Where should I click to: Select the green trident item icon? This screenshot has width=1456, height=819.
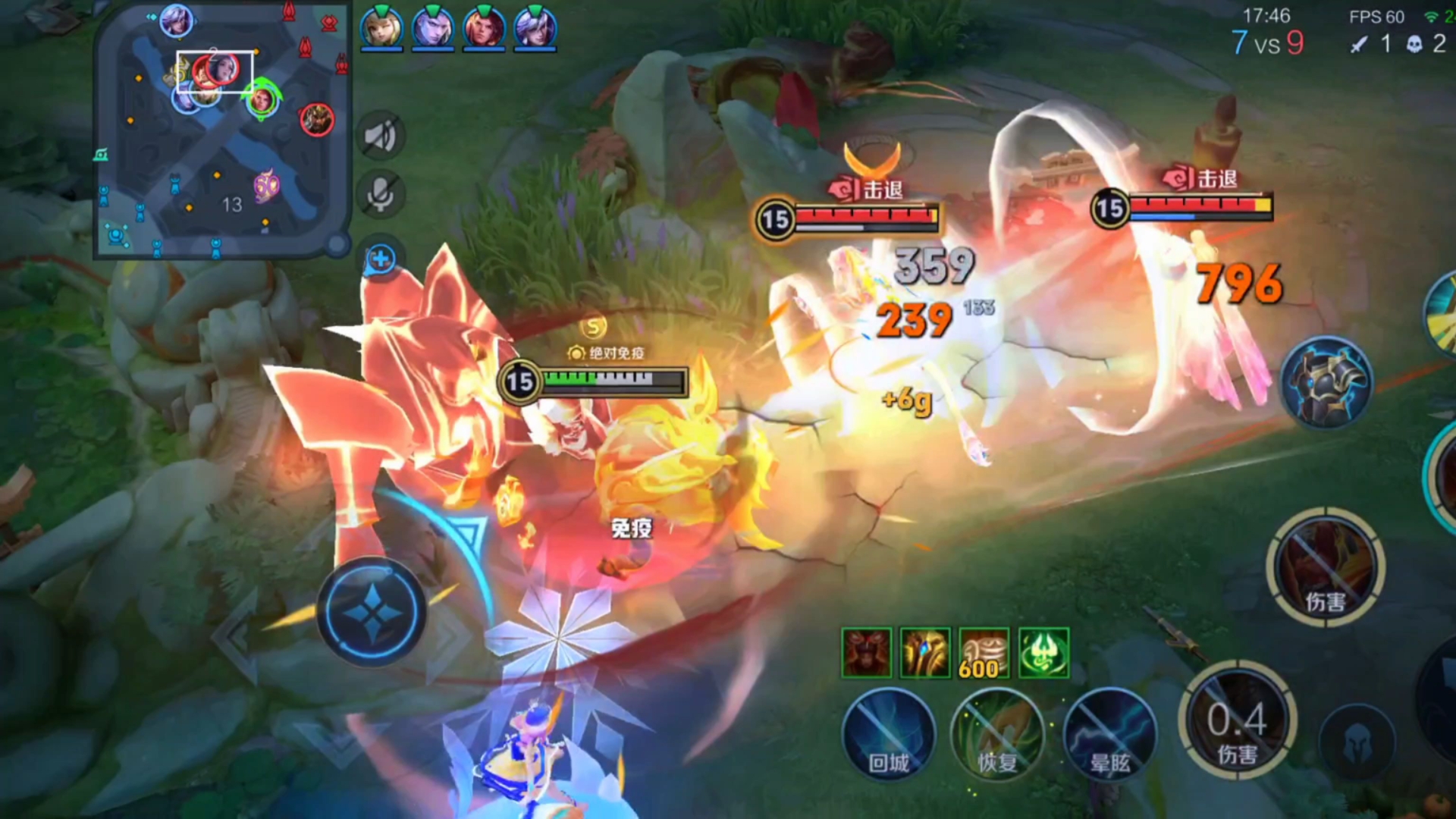point(1043,652)
